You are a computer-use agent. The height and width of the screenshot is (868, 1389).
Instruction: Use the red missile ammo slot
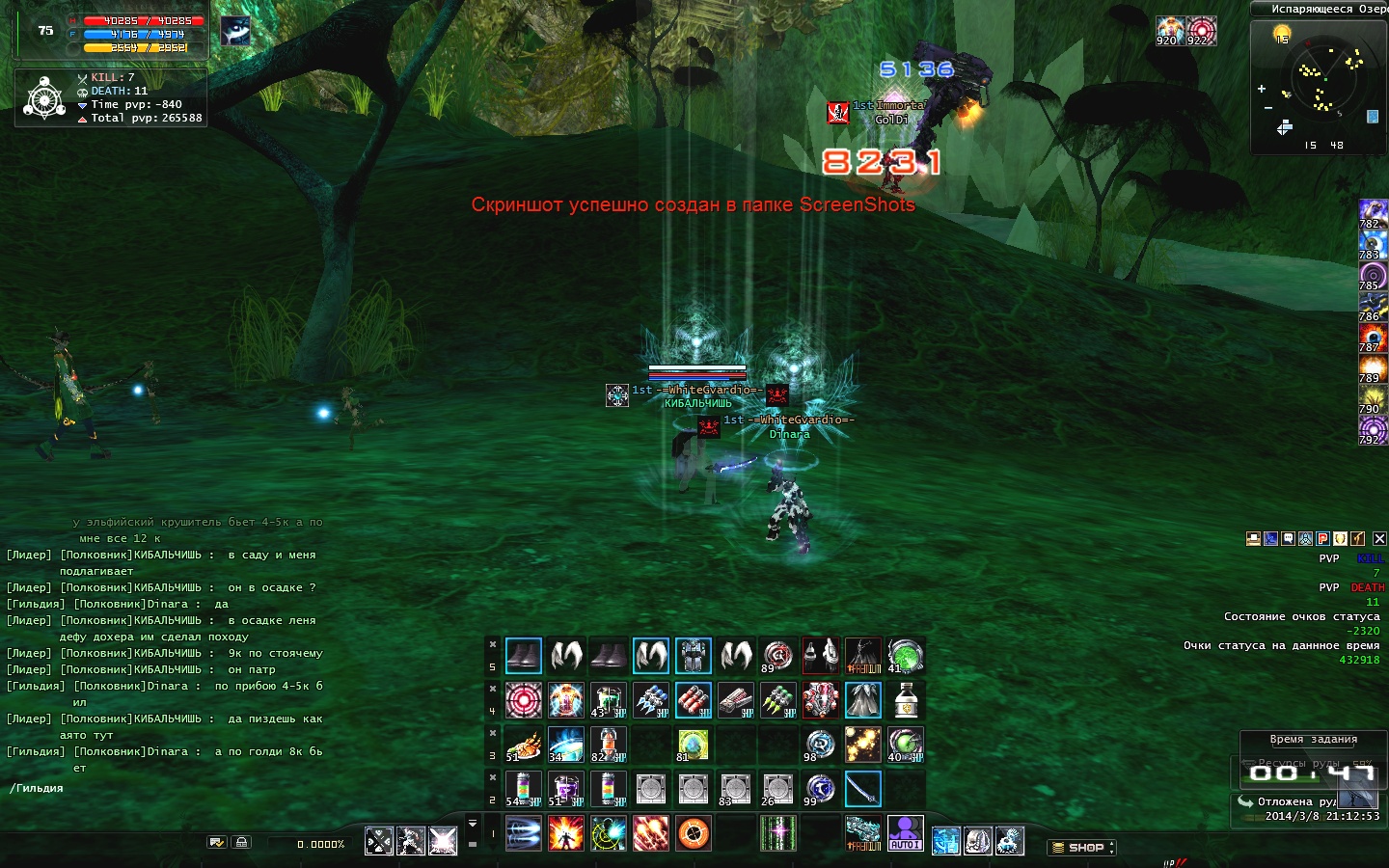pyautogui.click(x=694, y=700)
